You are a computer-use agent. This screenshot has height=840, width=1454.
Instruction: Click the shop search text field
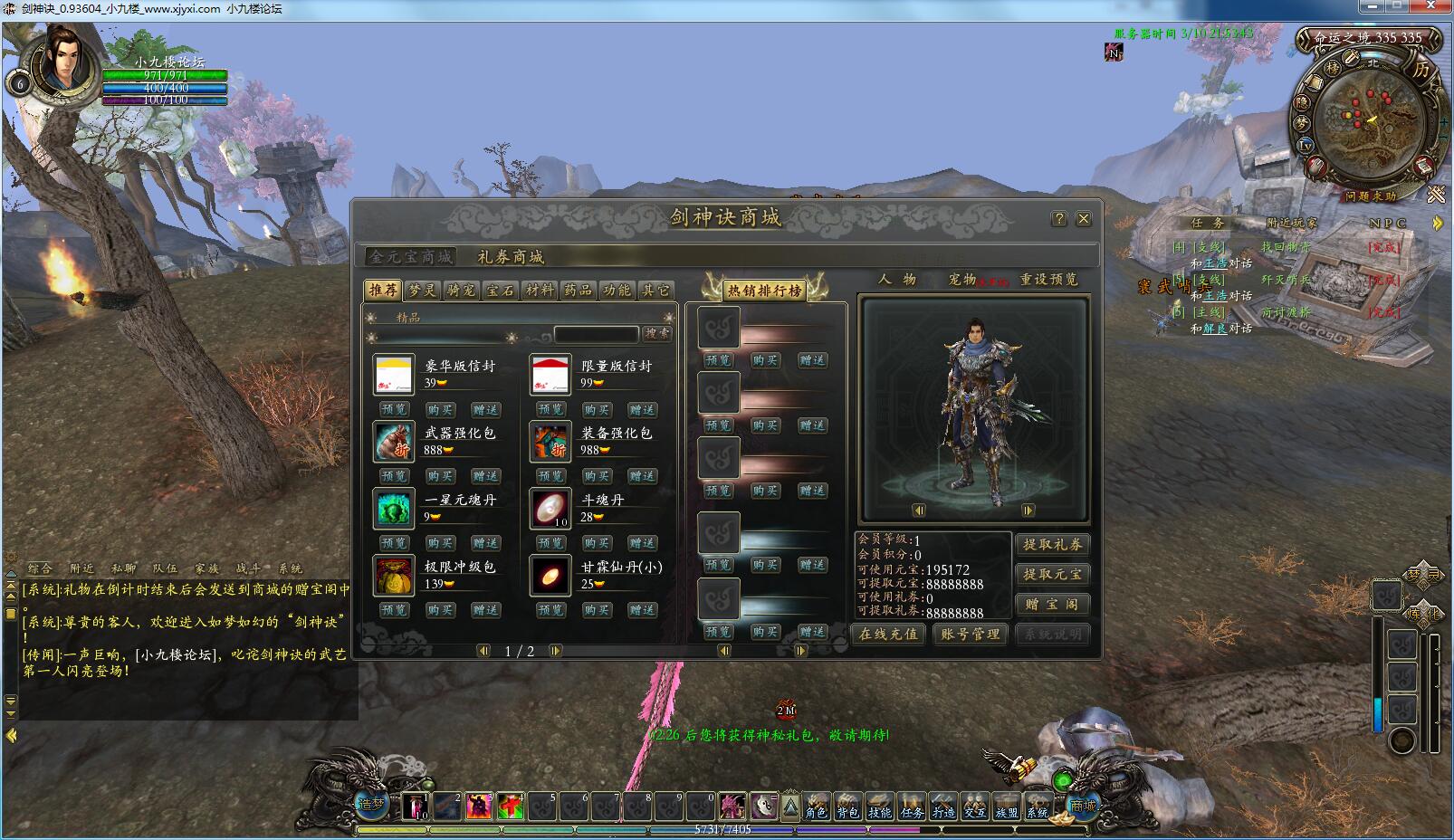tap(596, 334)
